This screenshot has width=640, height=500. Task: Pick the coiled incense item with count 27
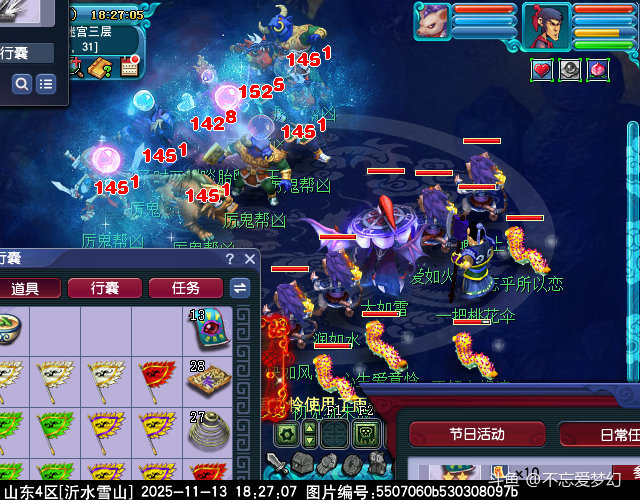pos(208,430)
